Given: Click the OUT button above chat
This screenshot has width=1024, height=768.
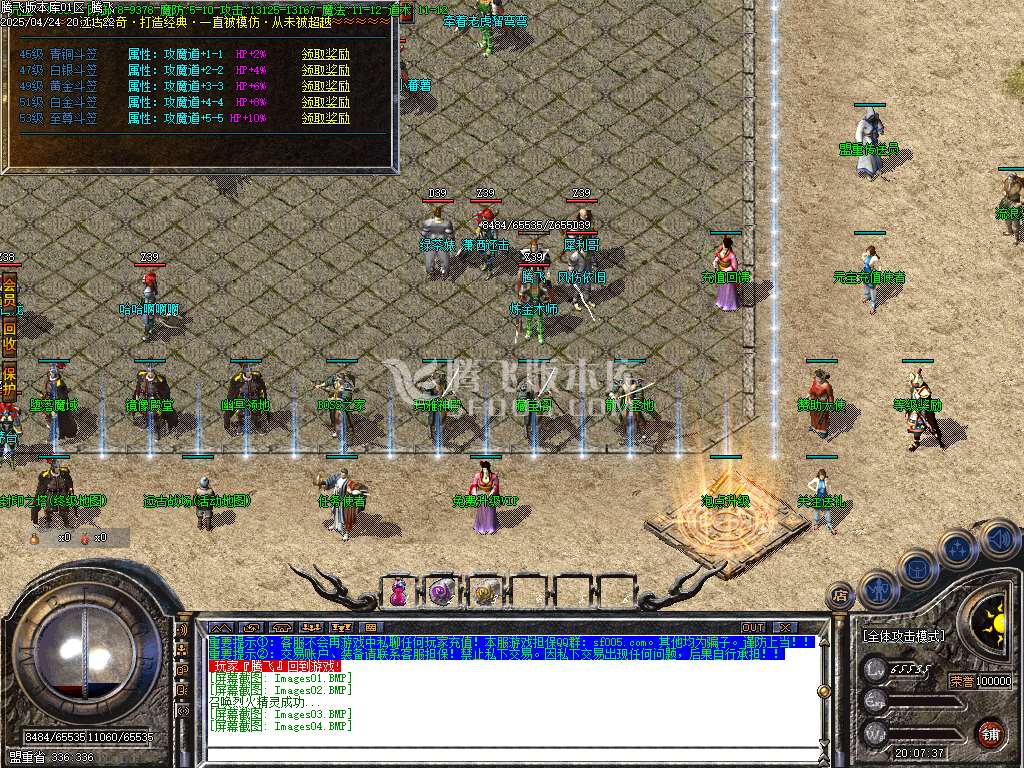Looking at the screenshot, I should (x=752, y=628).
